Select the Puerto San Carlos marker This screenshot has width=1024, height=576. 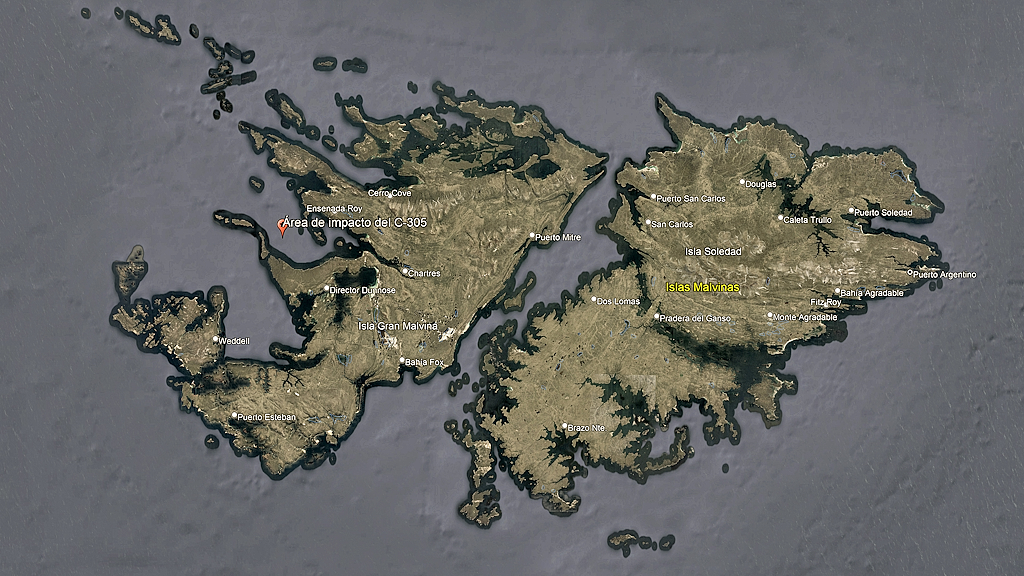pyautogui.click(x=654, y=197)
